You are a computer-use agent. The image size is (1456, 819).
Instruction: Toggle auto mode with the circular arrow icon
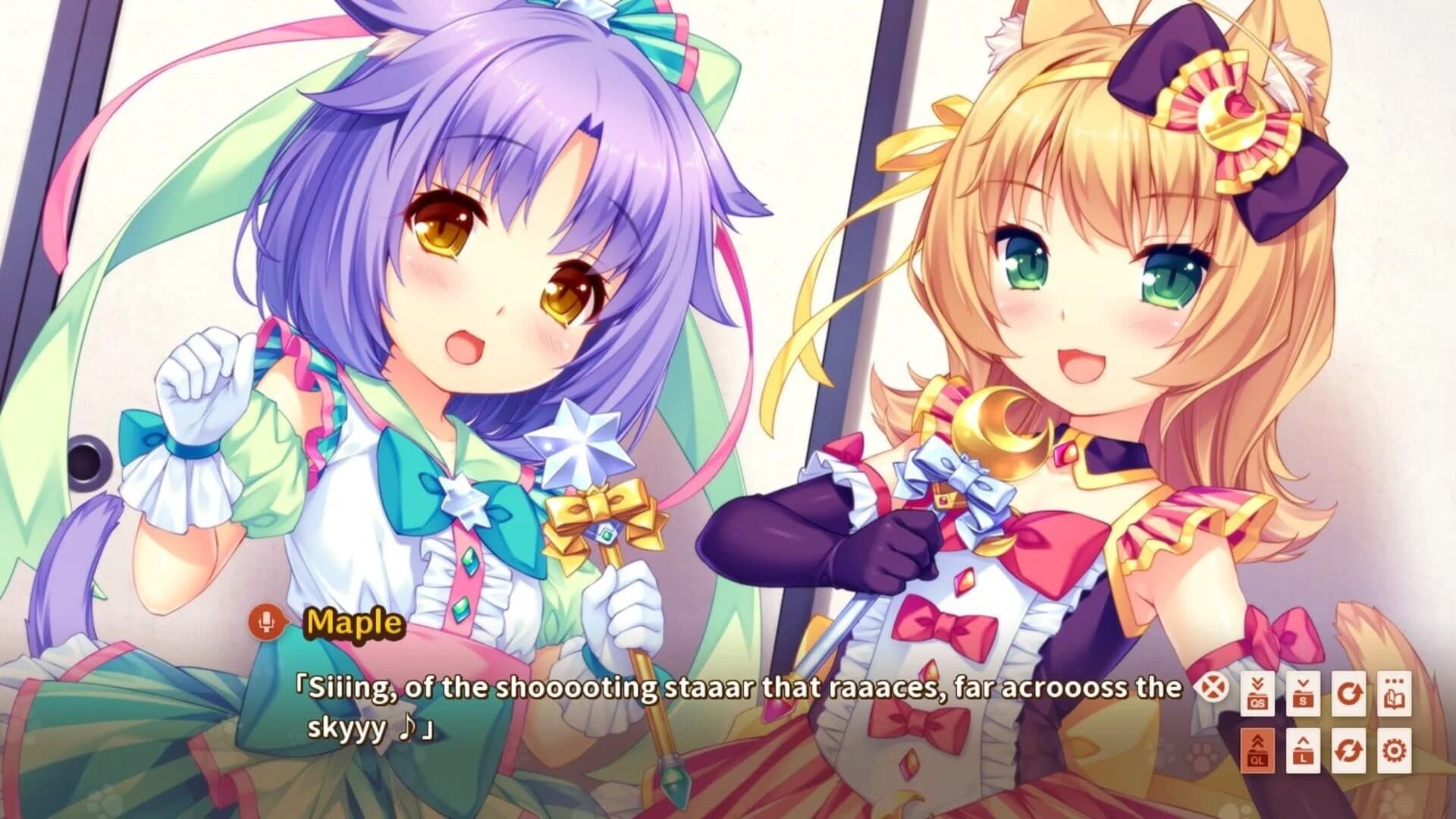[1348, 693]
